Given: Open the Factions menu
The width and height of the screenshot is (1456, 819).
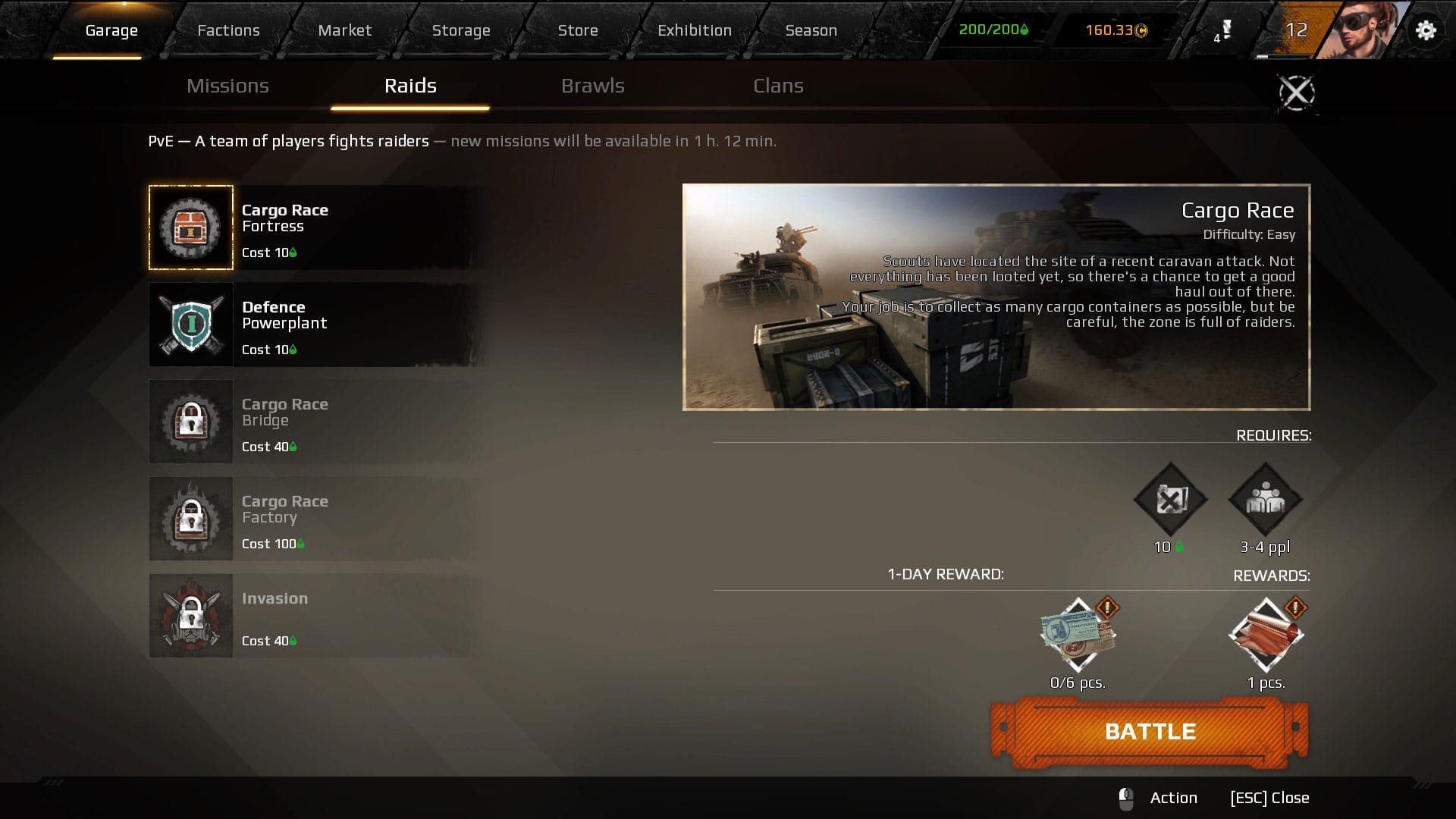Looking at the screenshot, I should [x=228, y=30].
